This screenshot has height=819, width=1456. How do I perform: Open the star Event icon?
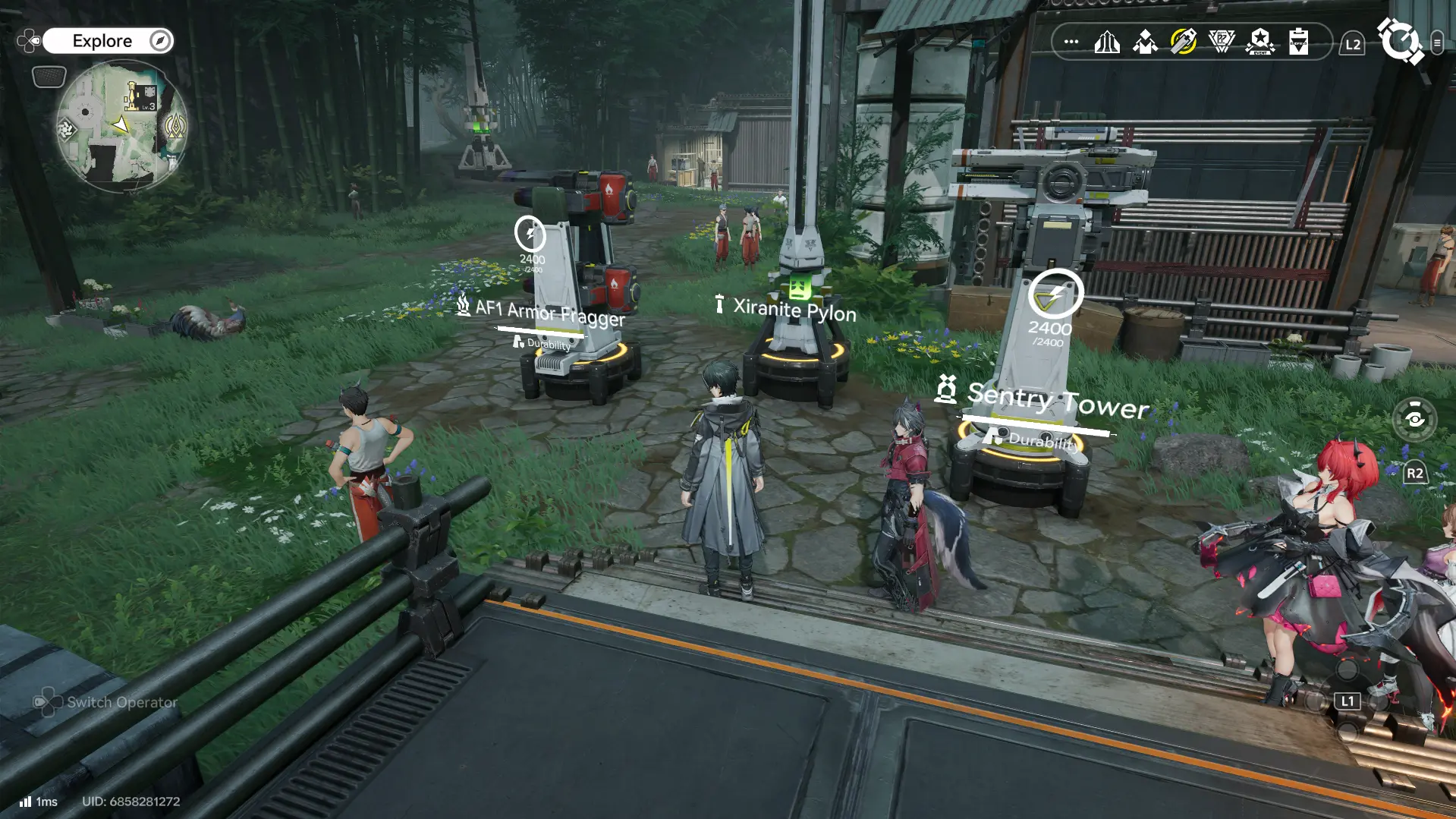(1259, 42)
